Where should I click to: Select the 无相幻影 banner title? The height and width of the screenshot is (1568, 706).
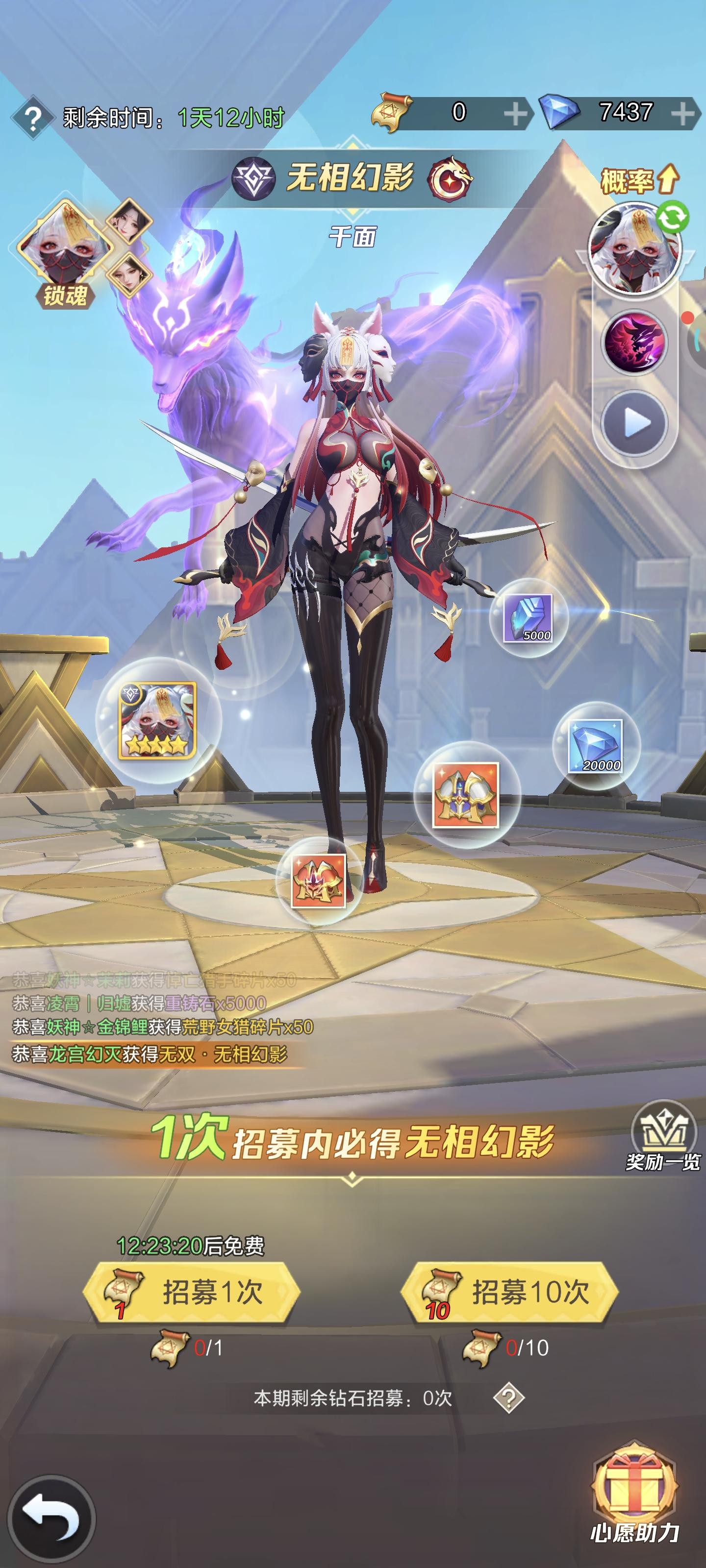pos(352,175)
